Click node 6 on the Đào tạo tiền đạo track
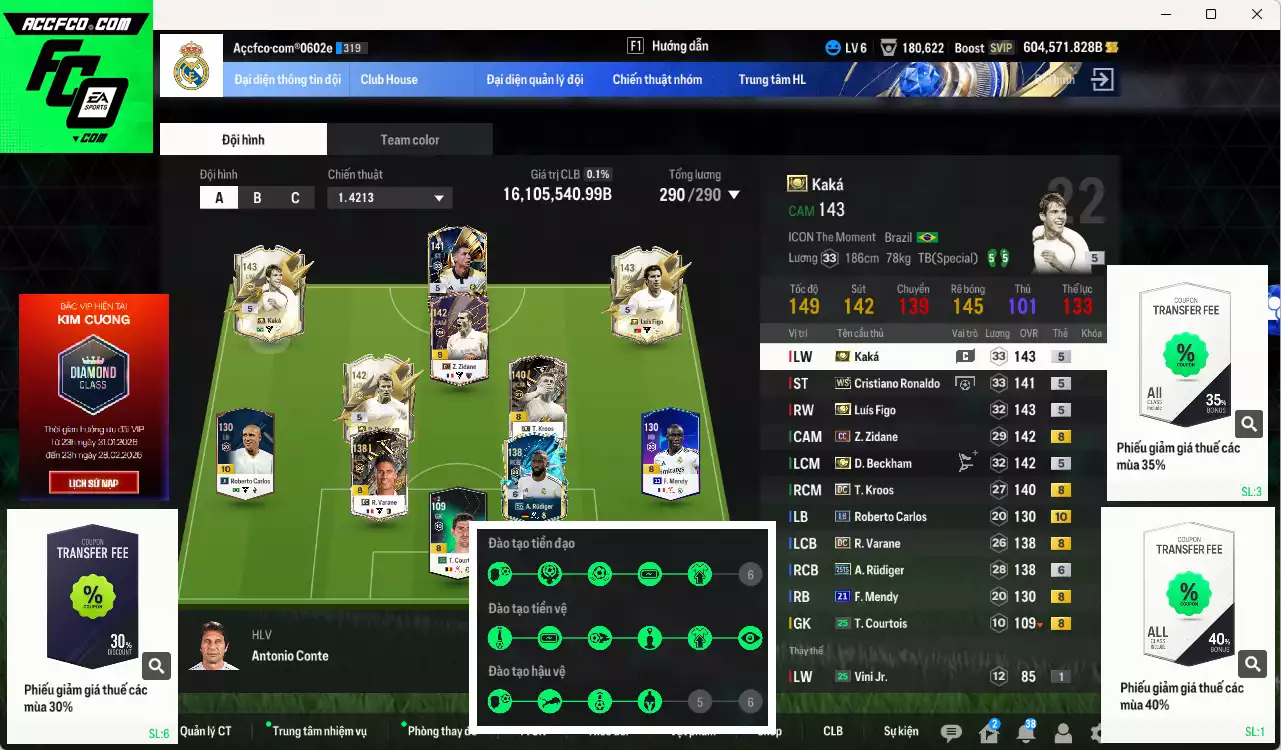 [x=750, y=574]
